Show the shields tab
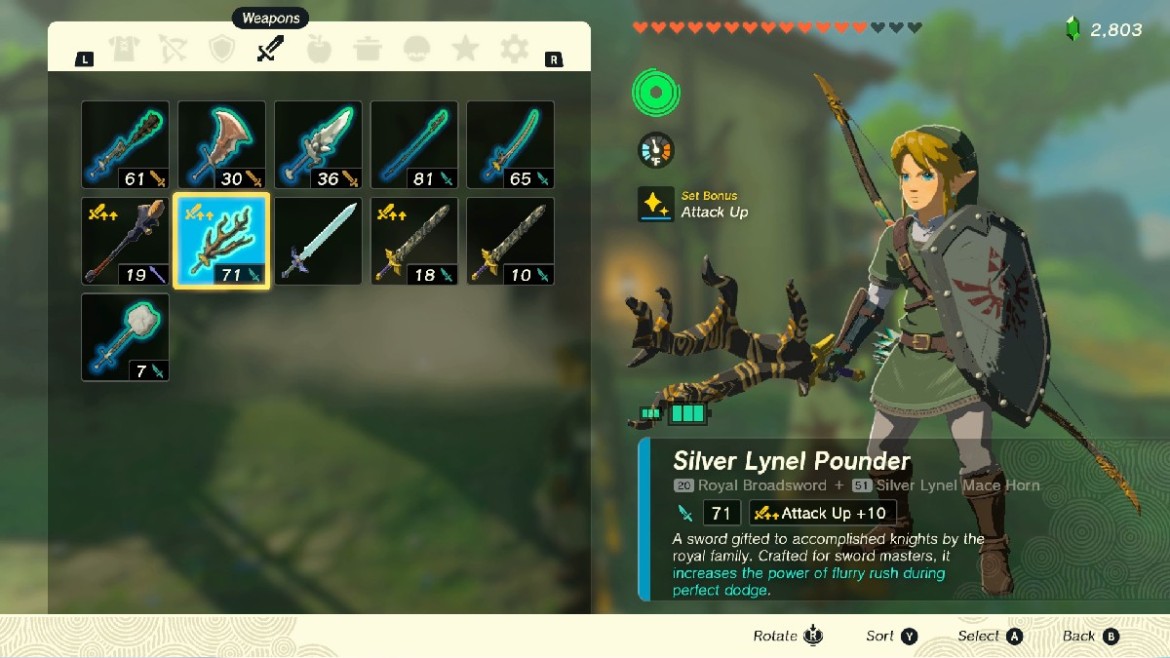1170x658 pixels. click(x=222, y=49)
